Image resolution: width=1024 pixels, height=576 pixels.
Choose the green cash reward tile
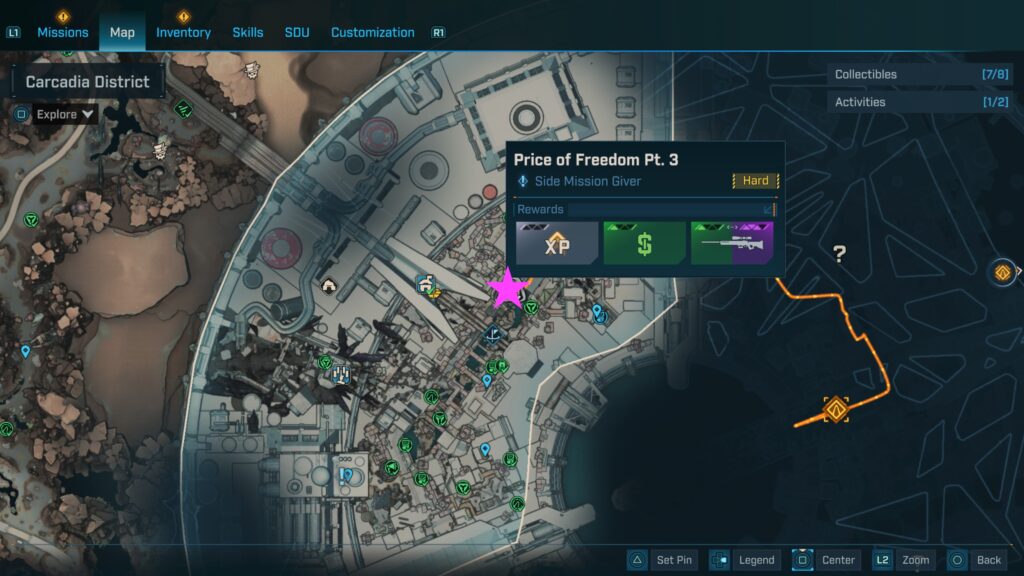pos(645,243)
